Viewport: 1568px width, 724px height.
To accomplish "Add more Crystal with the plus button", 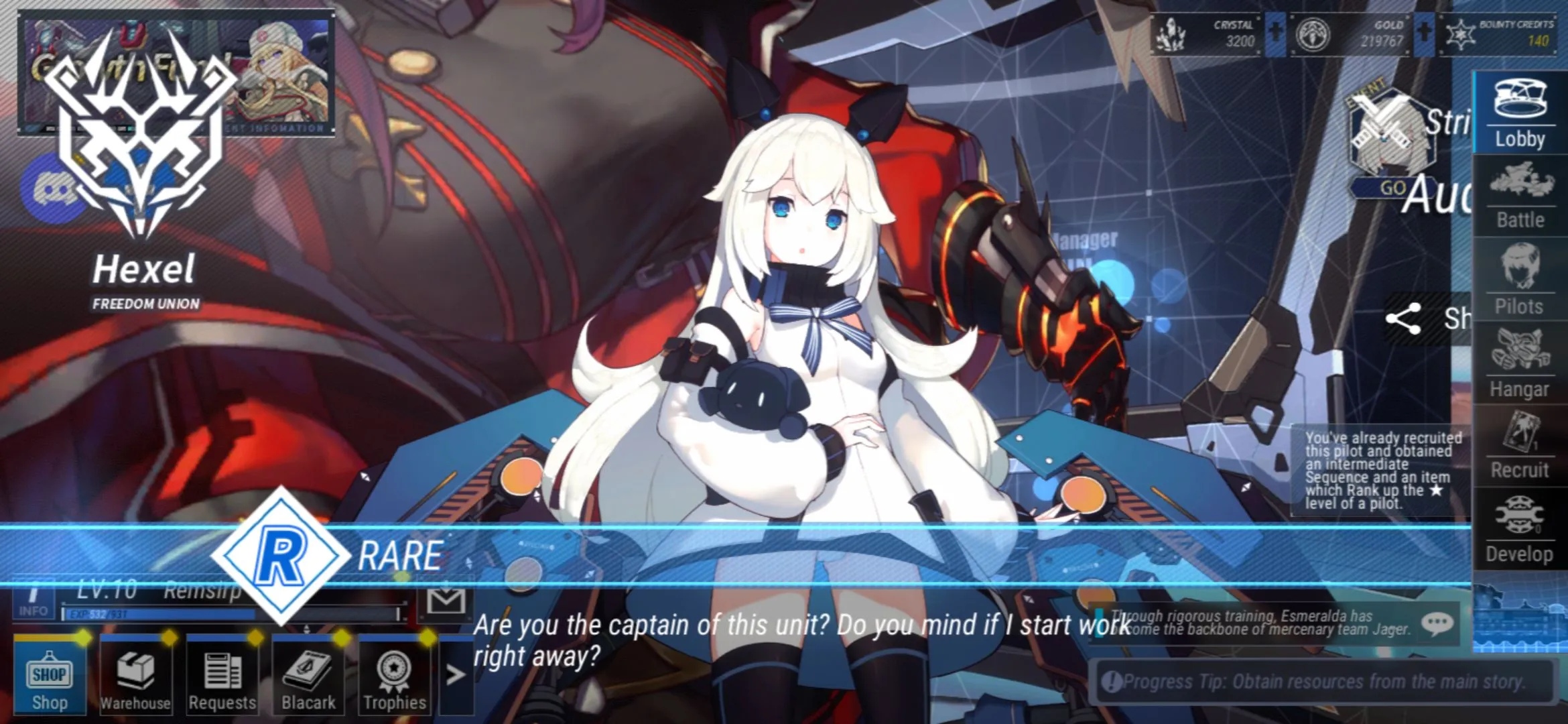I will click(x=1276, y=34).
